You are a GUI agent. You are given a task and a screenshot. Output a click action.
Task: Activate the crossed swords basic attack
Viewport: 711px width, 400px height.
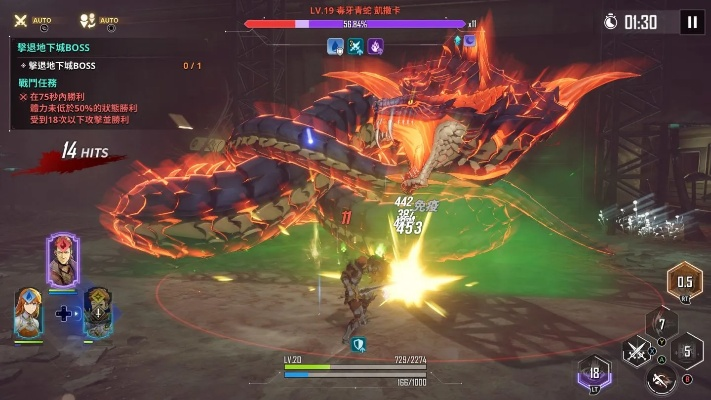(637, 351)
